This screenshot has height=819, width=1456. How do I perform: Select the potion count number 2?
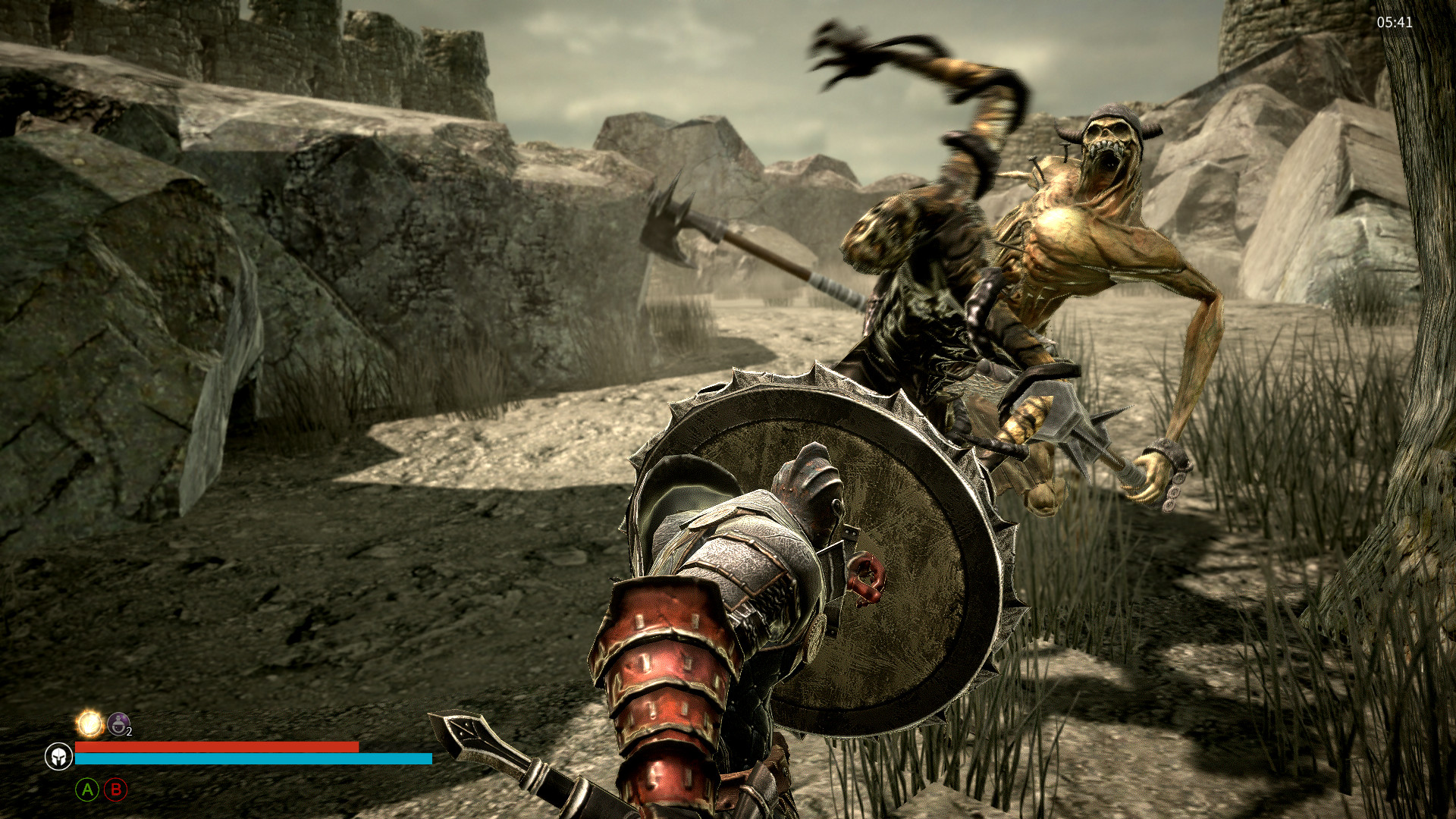click(129, 731)
